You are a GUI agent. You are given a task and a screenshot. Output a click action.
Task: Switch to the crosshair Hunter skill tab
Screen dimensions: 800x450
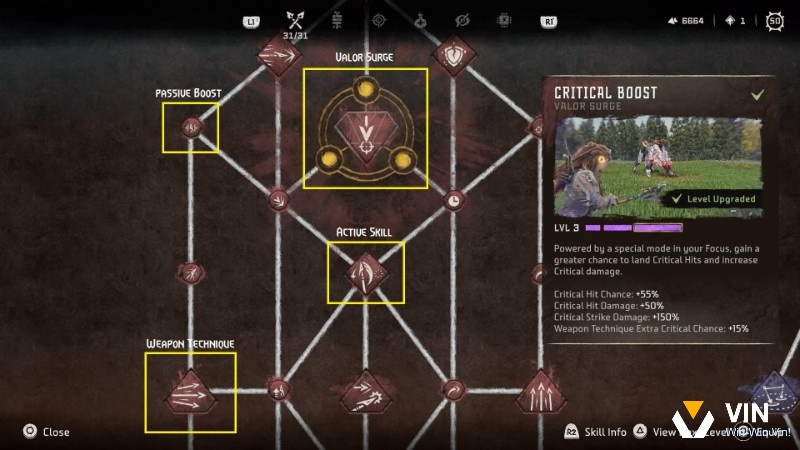pyautogui.click(x=379, y=20)
